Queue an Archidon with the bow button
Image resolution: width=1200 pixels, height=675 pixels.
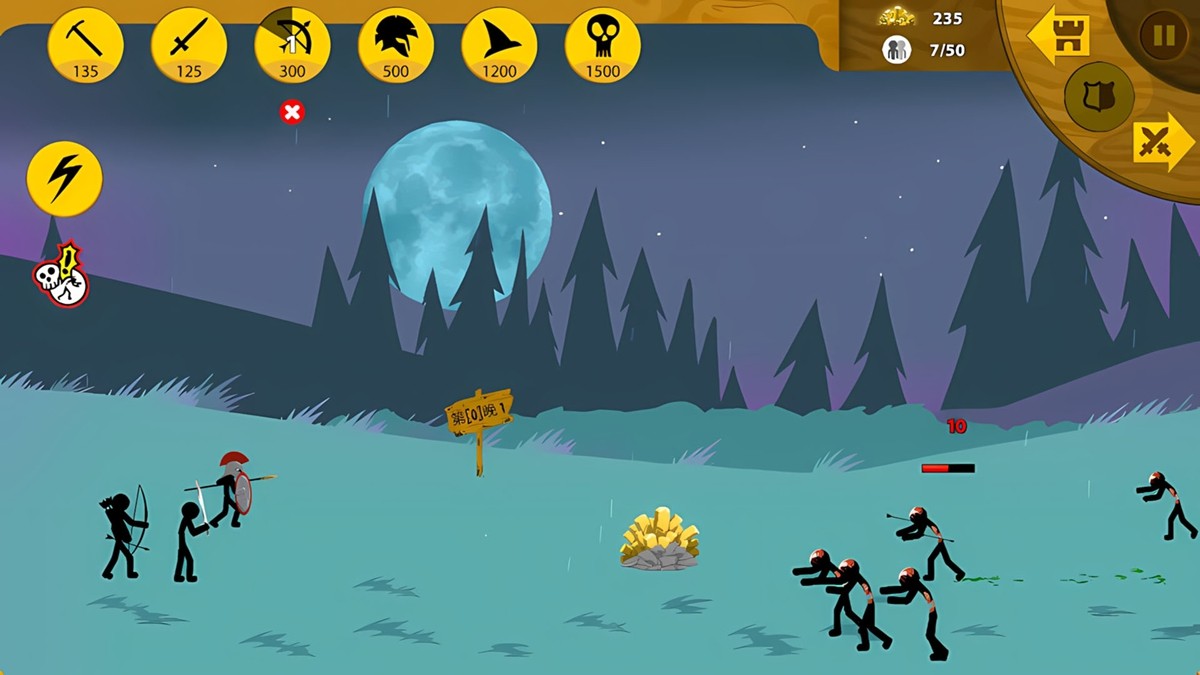292,45
